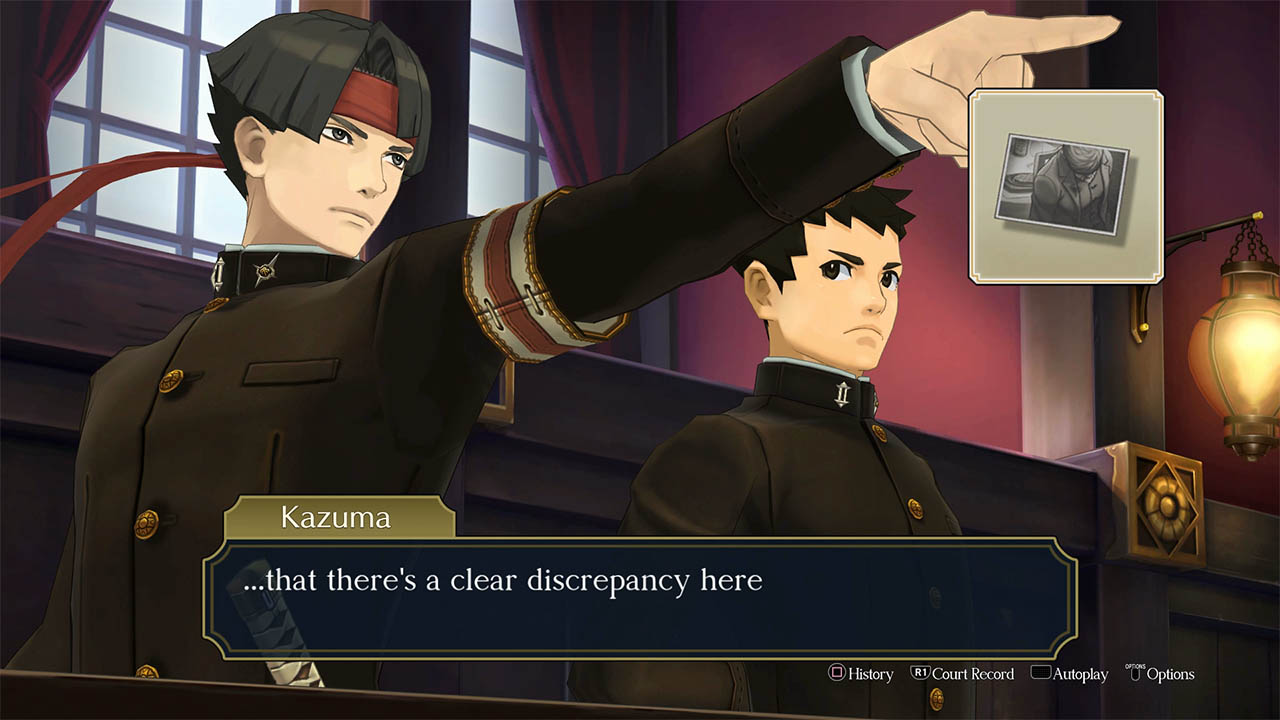This screenshot has height=720, width=1280.
Task: Toggle dialogue advance by clicking the text box
Action: pos(640,593)
